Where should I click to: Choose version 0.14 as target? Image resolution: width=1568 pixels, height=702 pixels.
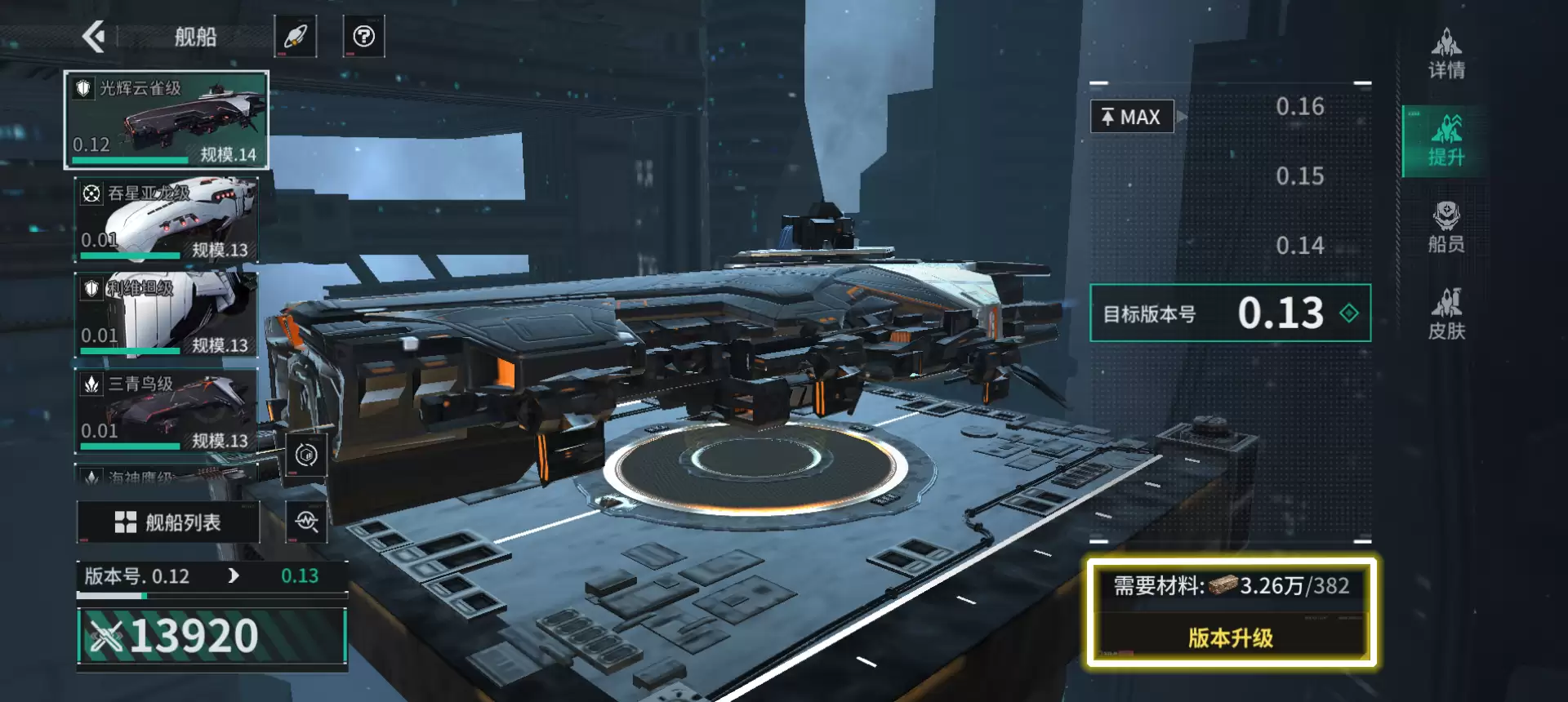(1299, 246)
